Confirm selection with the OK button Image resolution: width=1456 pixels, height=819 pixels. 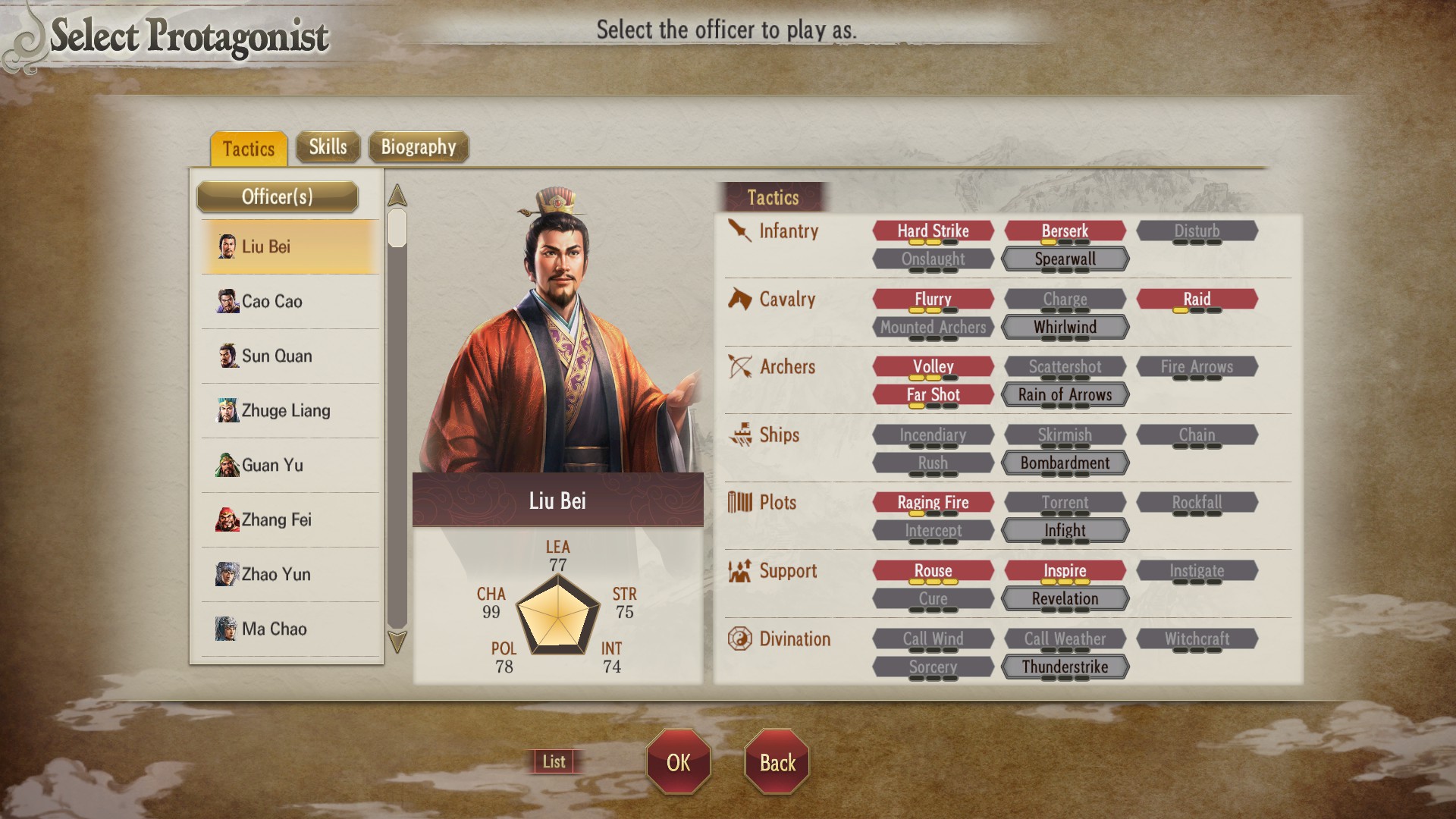678,762
